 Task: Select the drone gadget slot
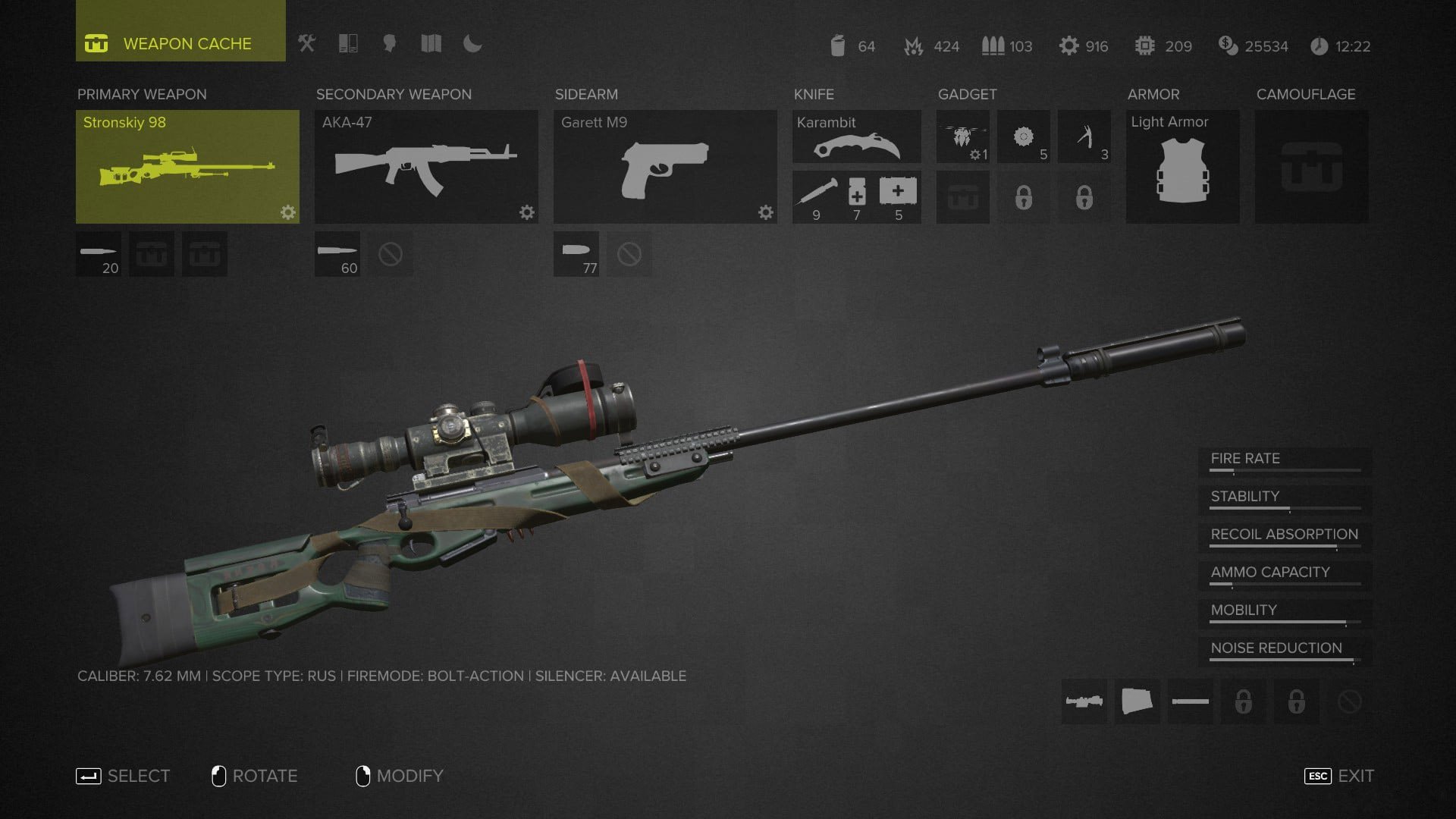pos(962,136)
